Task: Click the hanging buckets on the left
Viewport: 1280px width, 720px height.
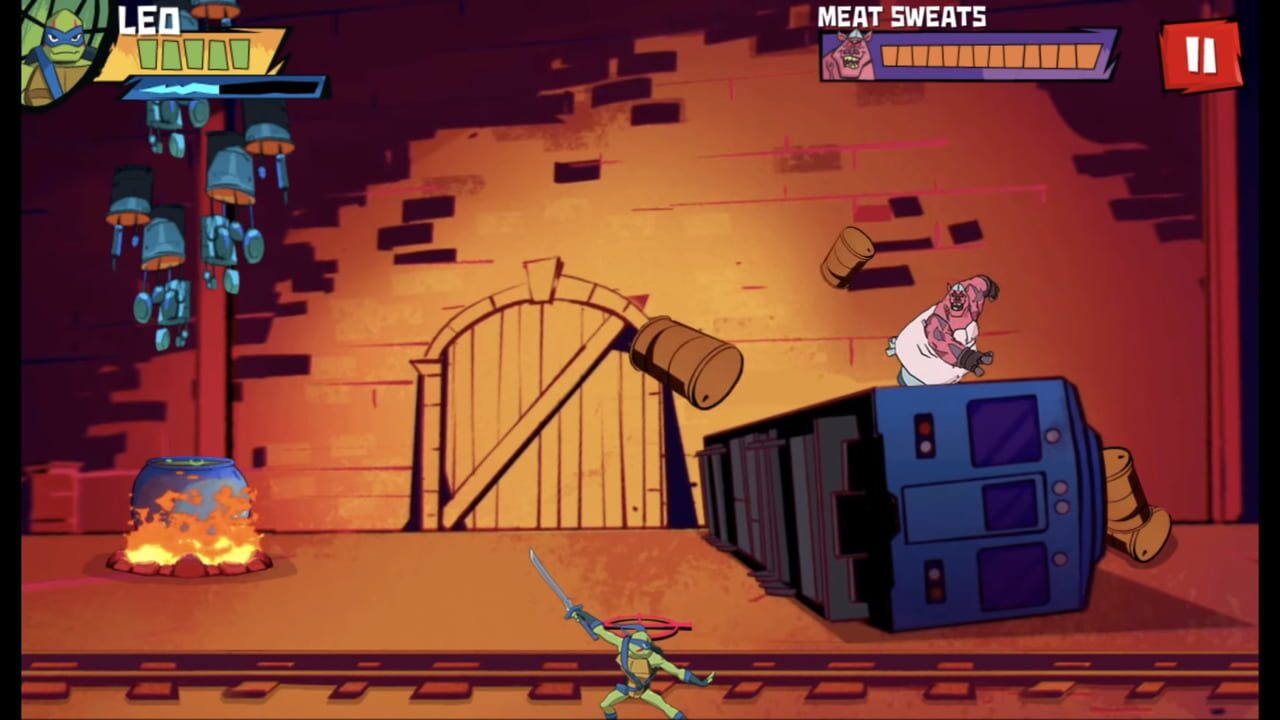Action: click(x=190, y=200)
